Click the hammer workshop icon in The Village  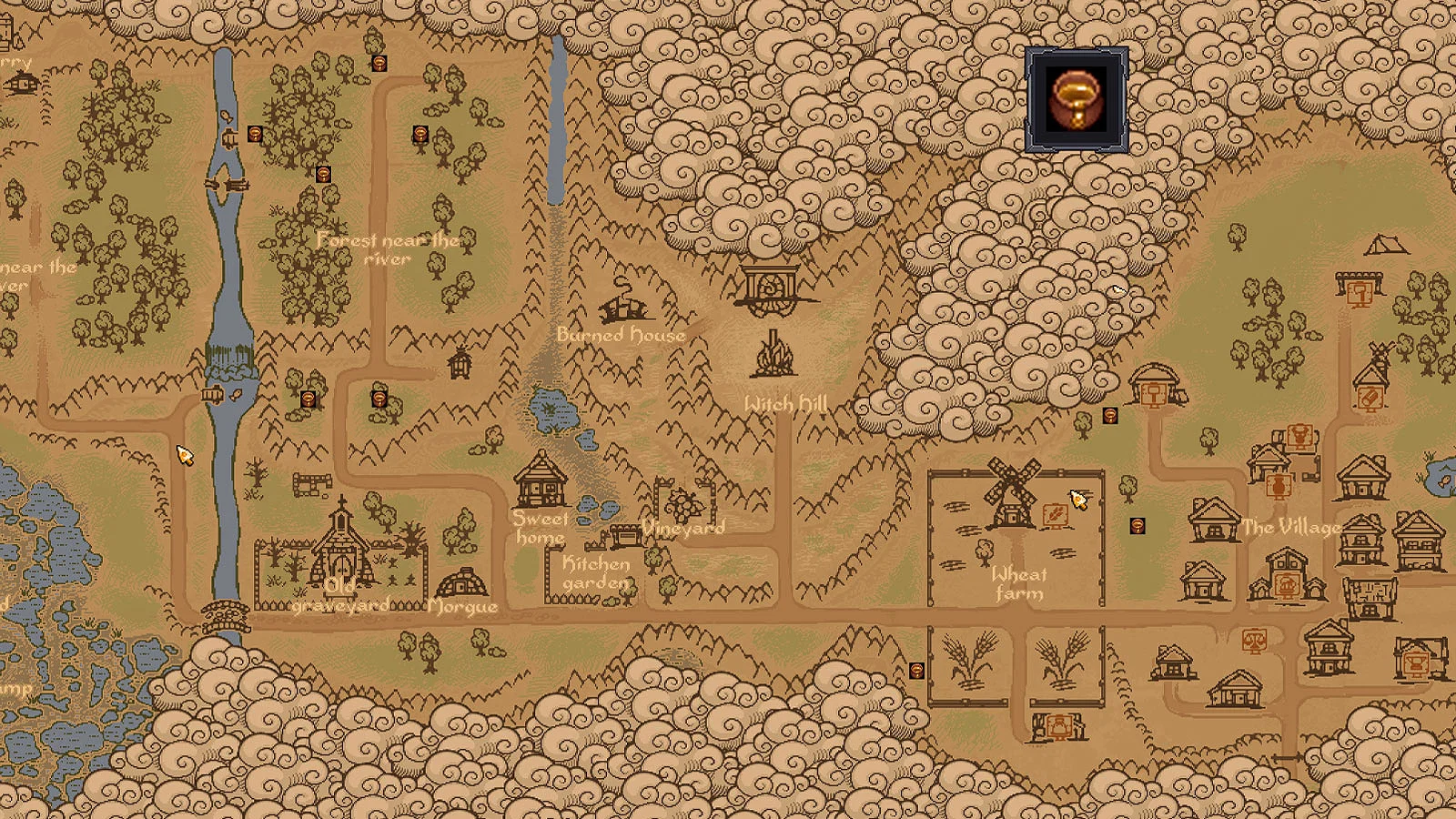(x=1152, y=394)
